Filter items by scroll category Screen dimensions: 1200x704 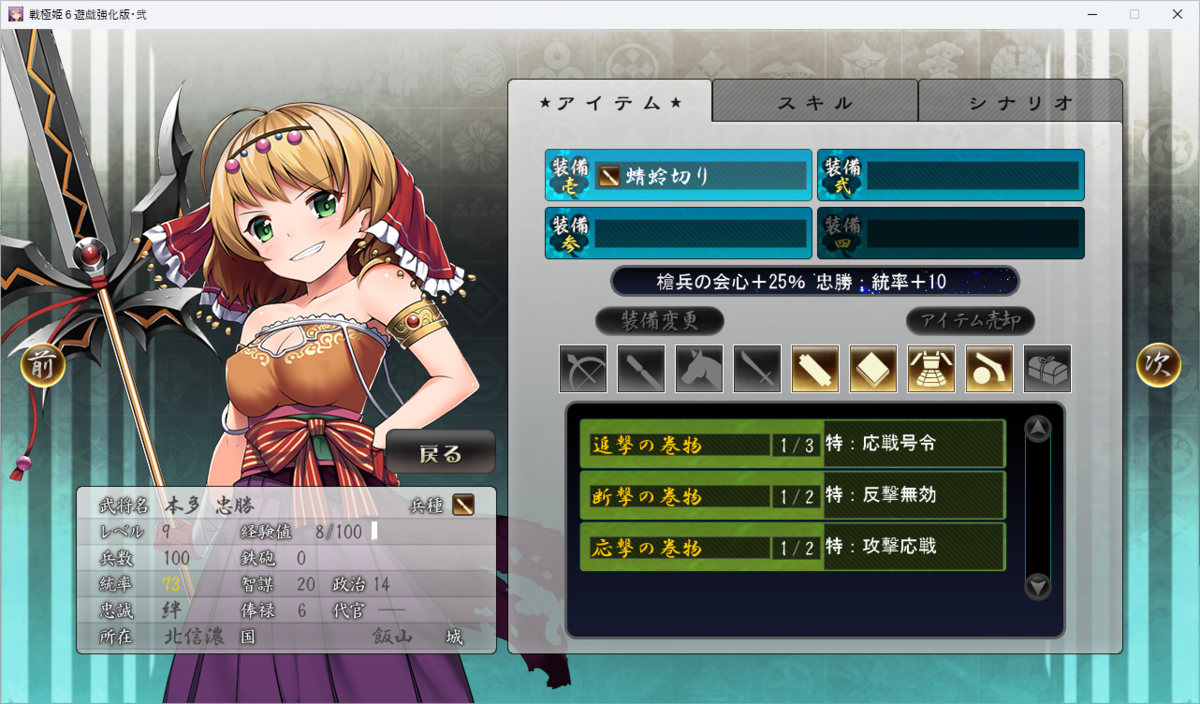[x=815, y=369]
